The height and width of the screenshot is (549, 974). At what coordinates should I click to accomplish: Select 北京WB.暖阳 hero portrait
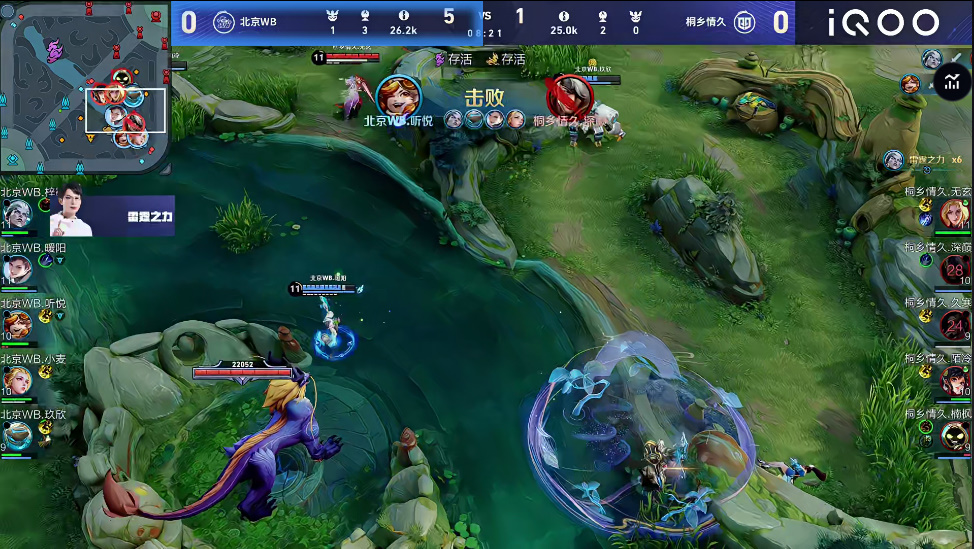pos(16,268)
